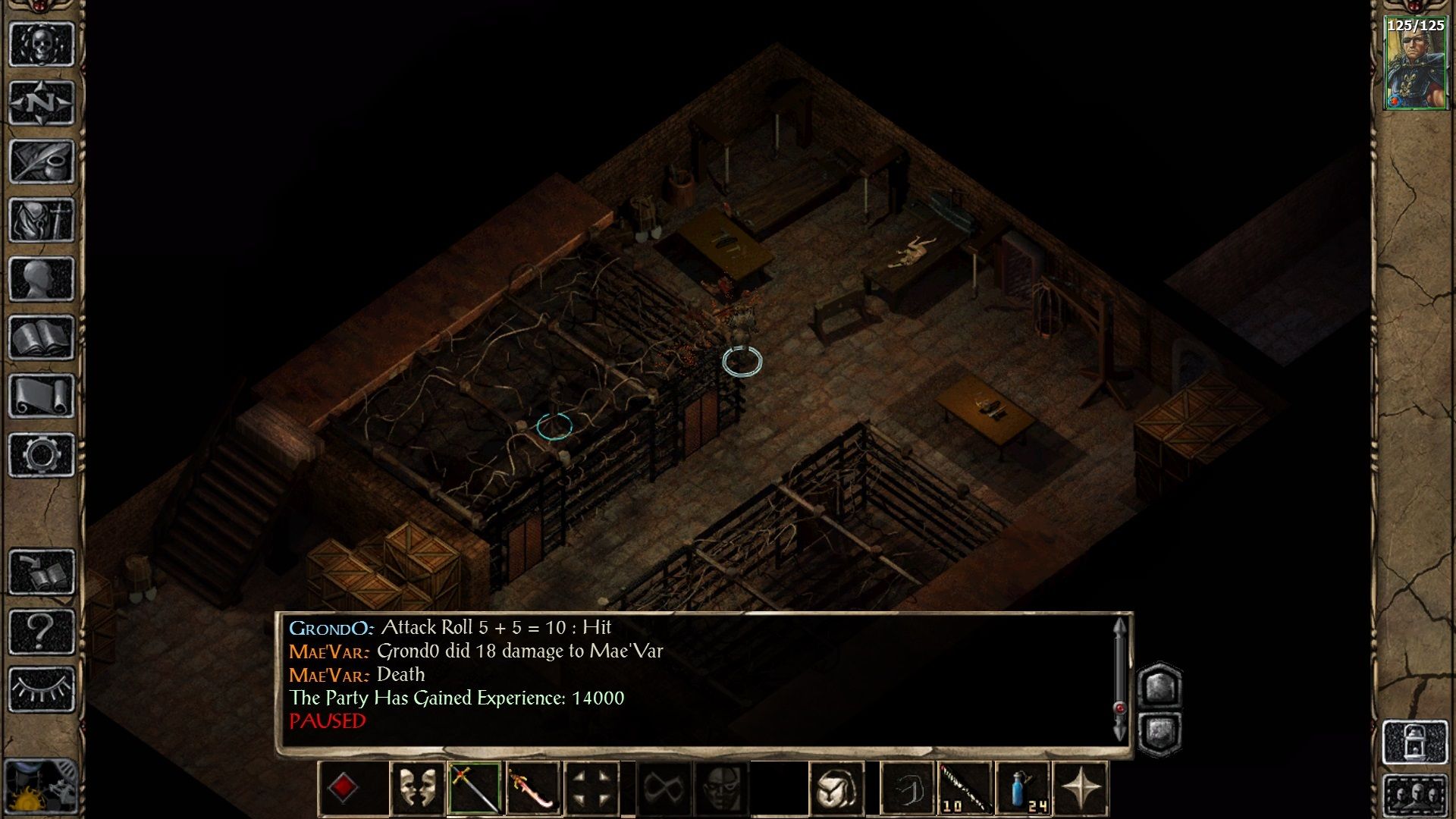Equip the curved scimitar weapon slot
The width and height of the screenshot is (1456, 819).
point(532,788)
